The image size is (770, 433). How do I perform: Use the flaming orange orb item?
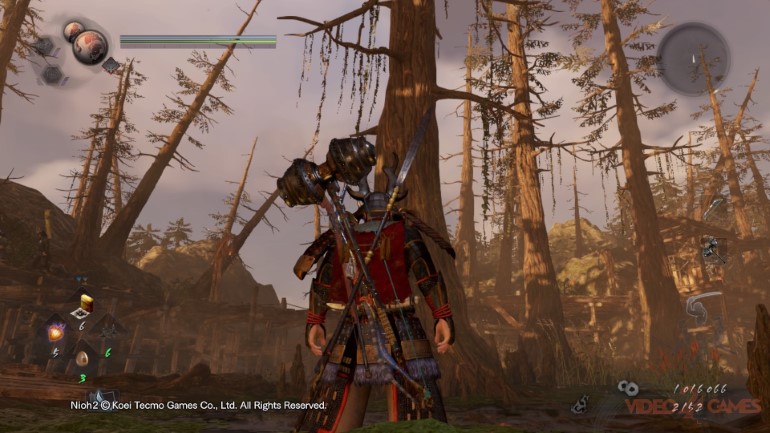click(54, 330)
